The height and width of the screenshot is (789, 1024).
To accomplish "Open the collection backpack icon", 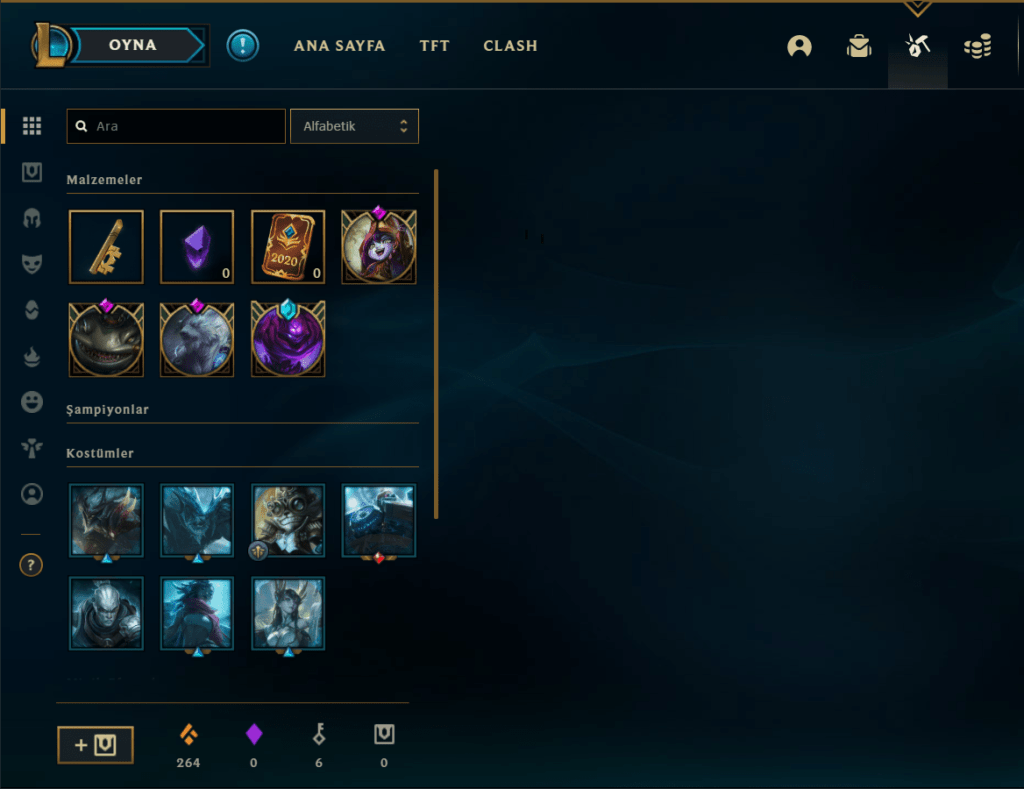I will 858,46.
